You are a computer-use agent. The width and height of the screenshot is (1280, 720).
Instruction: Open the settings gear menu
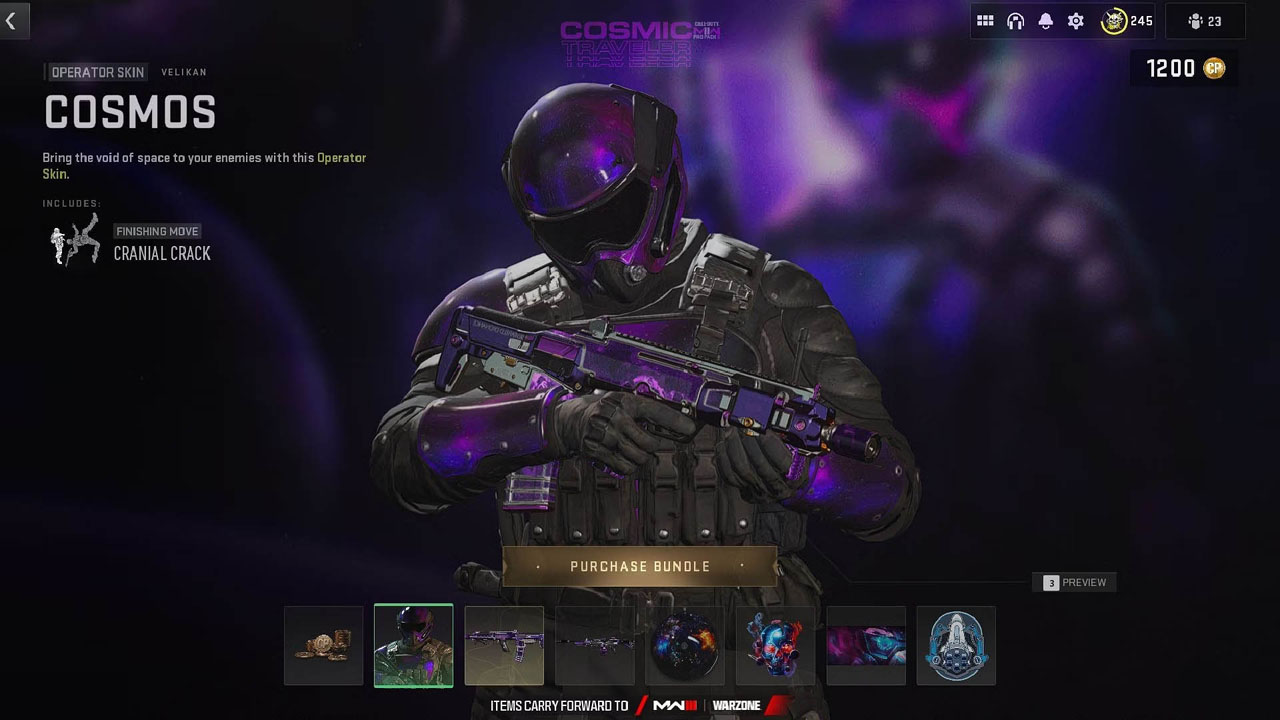(1075, 20)
